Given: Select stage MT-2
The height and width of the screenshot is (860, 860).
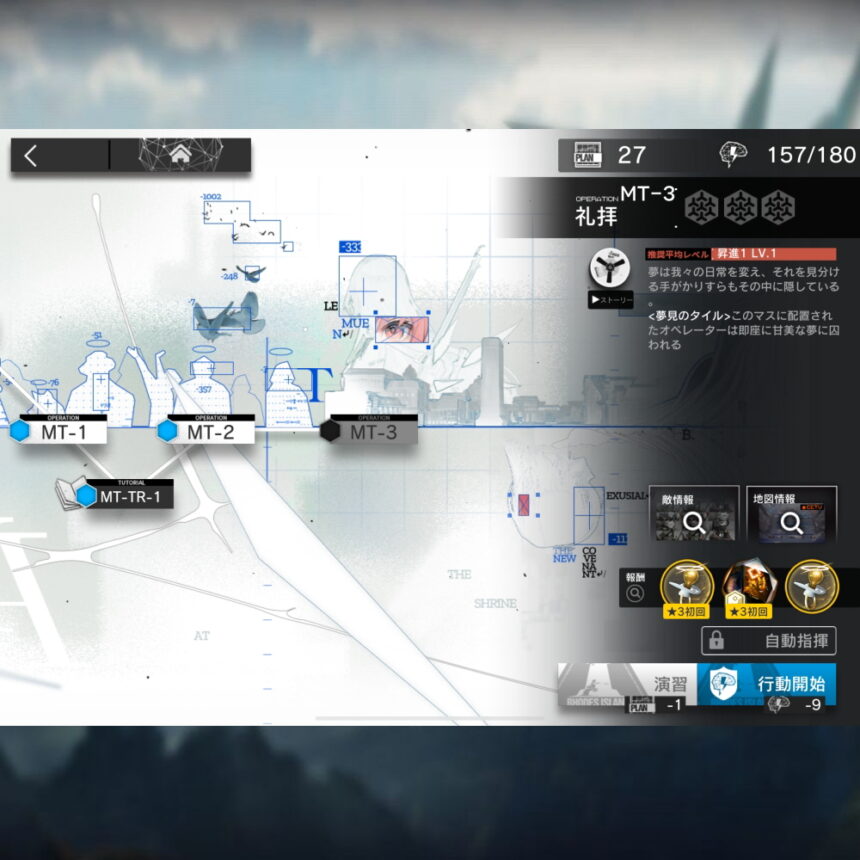Looking at the screenshot, I should (209, 432).
